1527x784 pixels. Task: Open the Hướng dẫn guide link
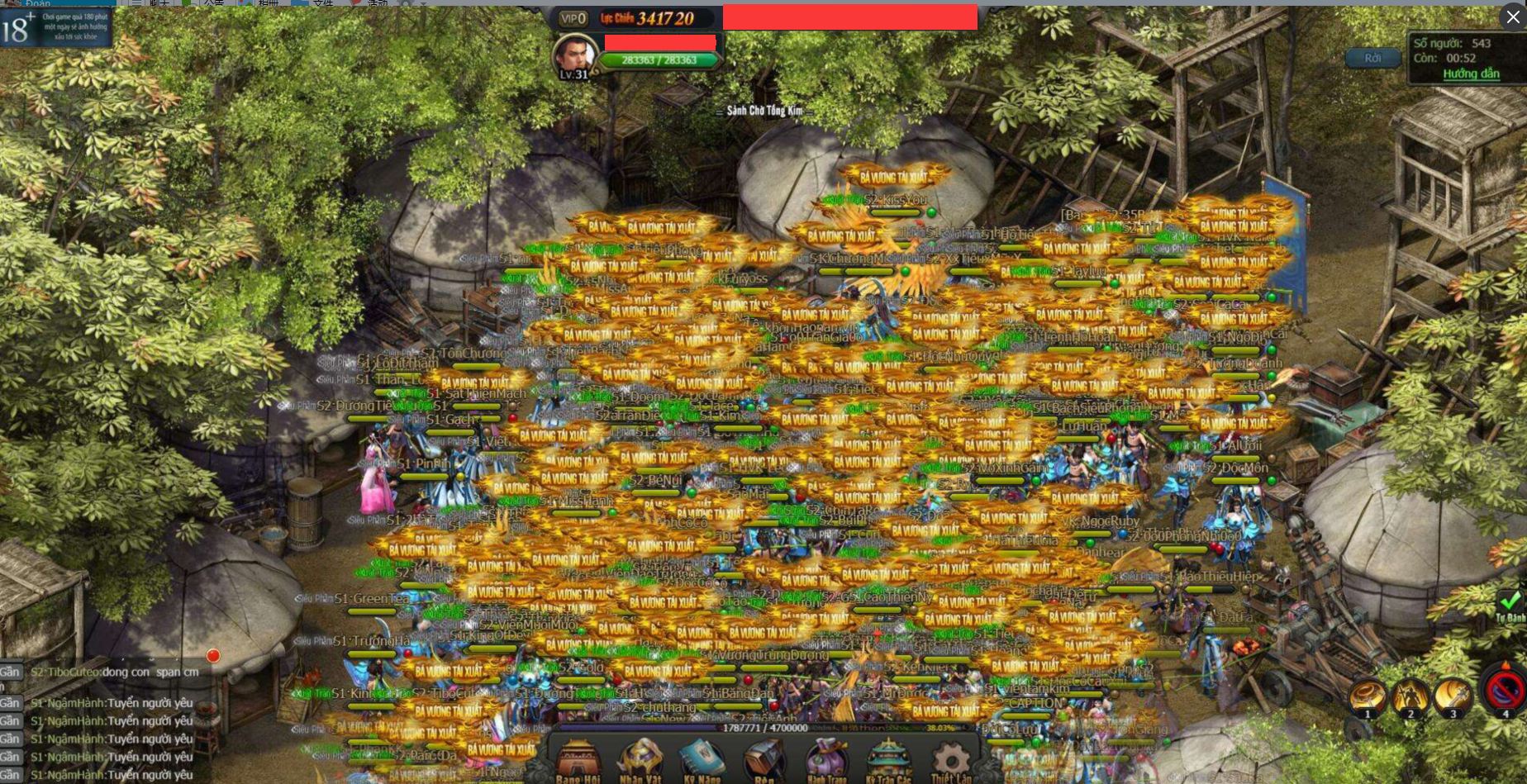tap(1471, 74)
